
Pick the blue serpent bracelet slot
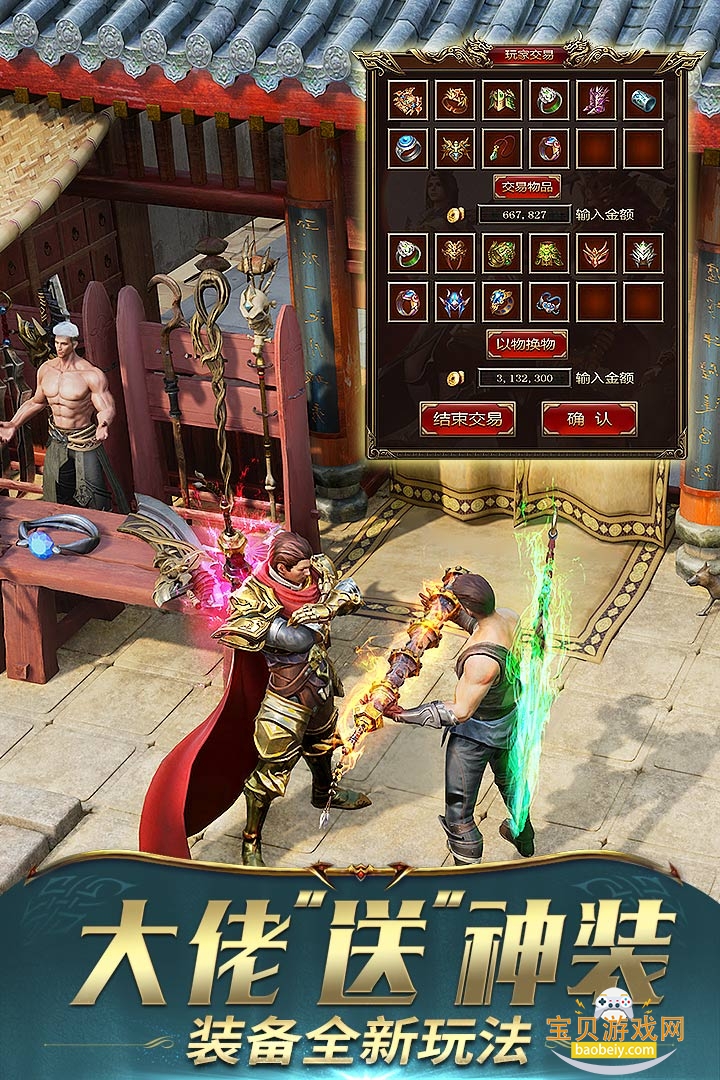(549, 301)
